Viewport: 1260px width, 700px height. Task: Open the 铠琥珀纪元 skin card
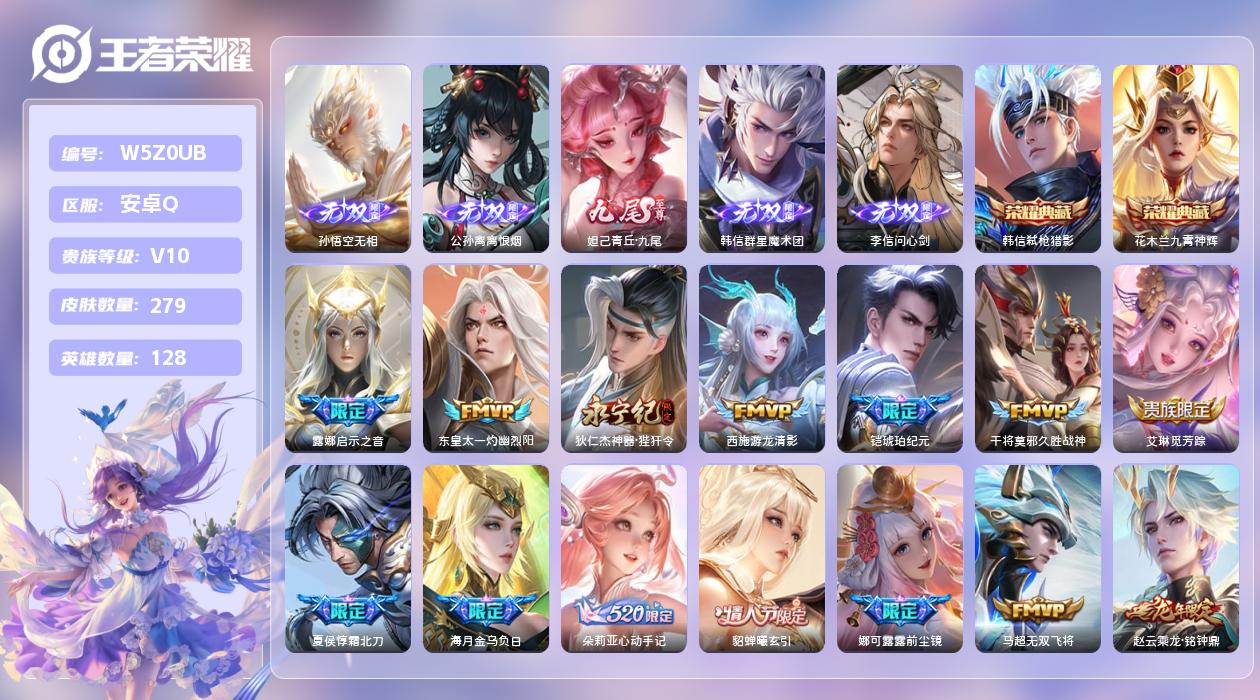point(900,358)
